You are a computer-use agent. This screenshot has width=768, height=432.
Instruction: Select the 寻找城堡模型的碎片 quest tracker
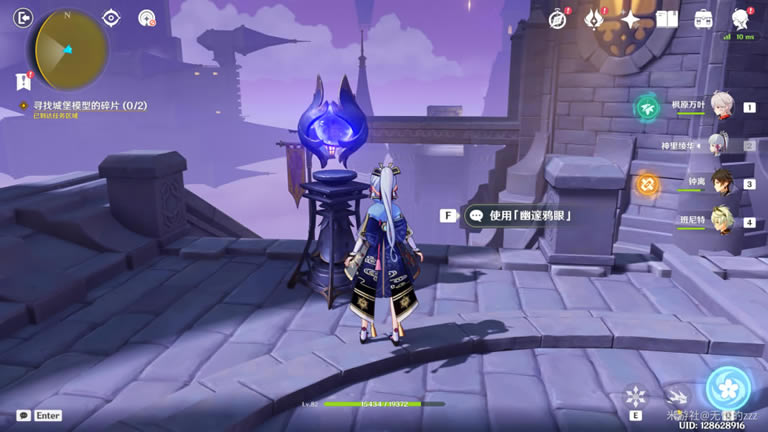click(82, 105)
